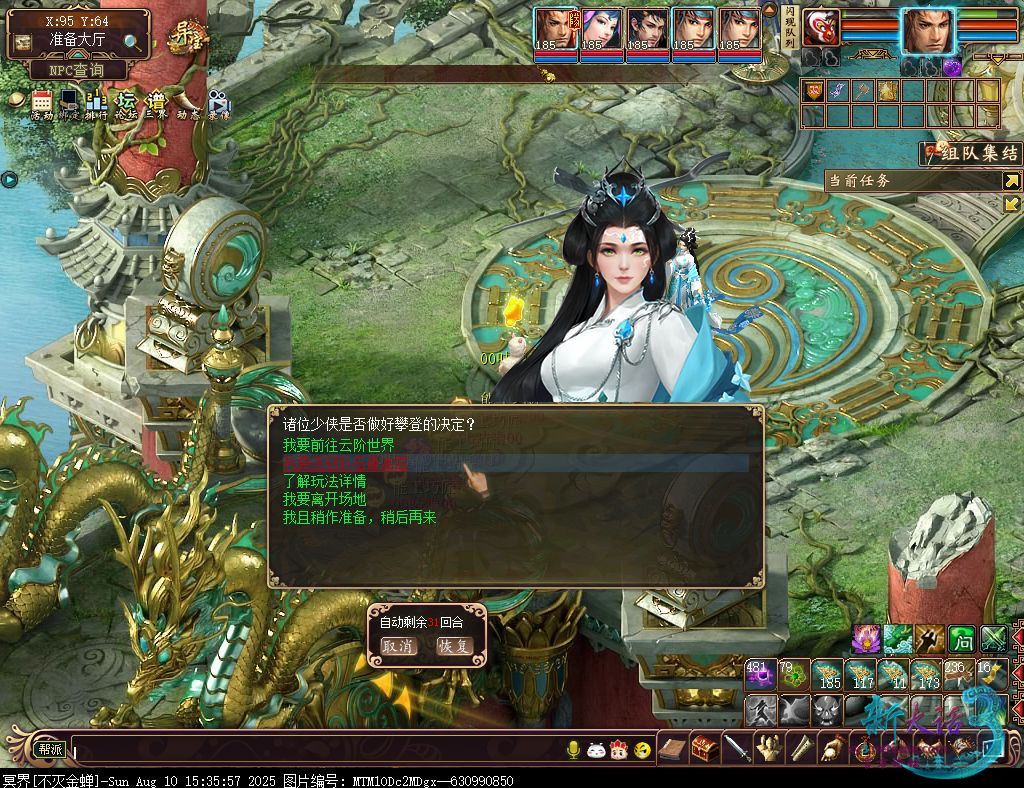Viewport: 1024px width, 788px height.
Task: Click the 帮派 chat channel button
Action: (50, 748)
